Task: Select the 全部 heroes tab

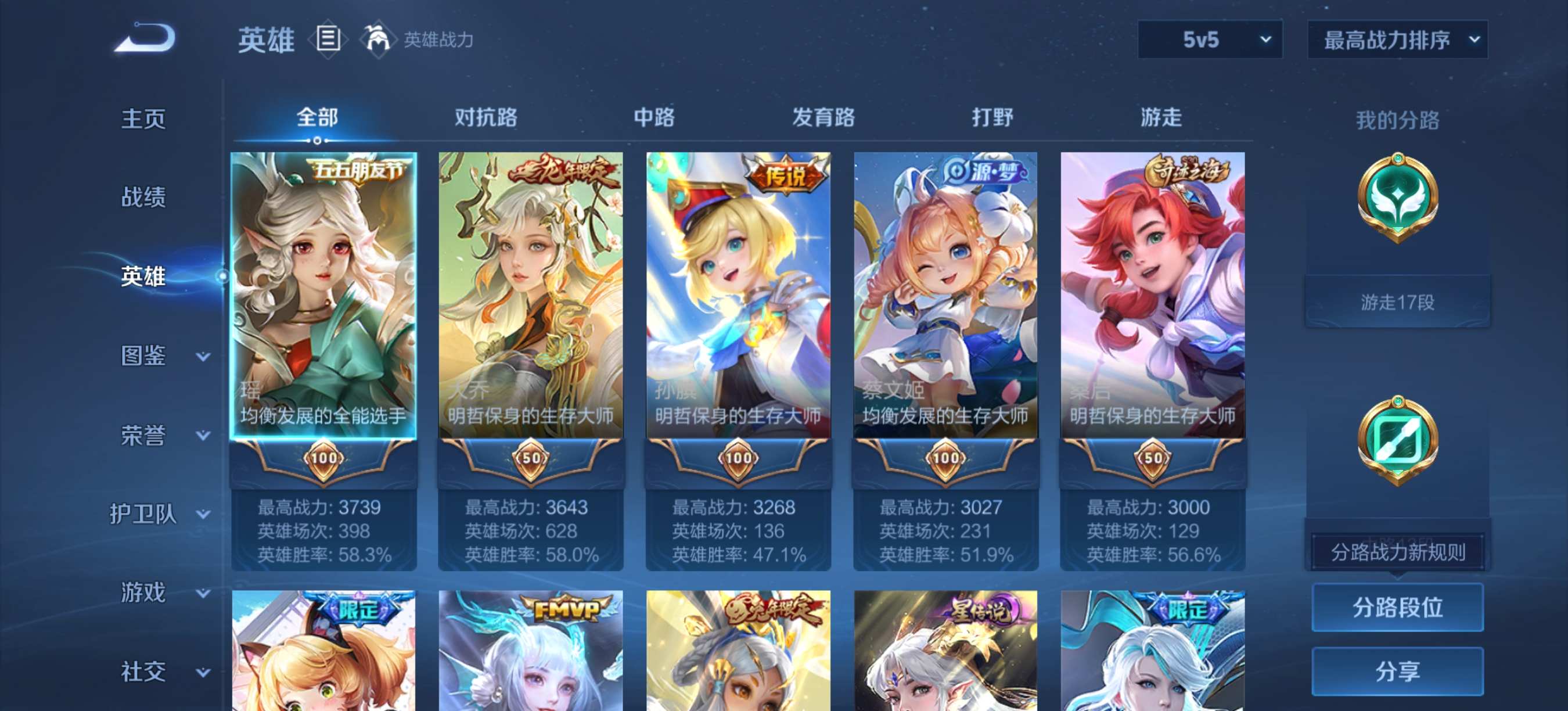Action: pyautogui.click(x=317, y=117)
